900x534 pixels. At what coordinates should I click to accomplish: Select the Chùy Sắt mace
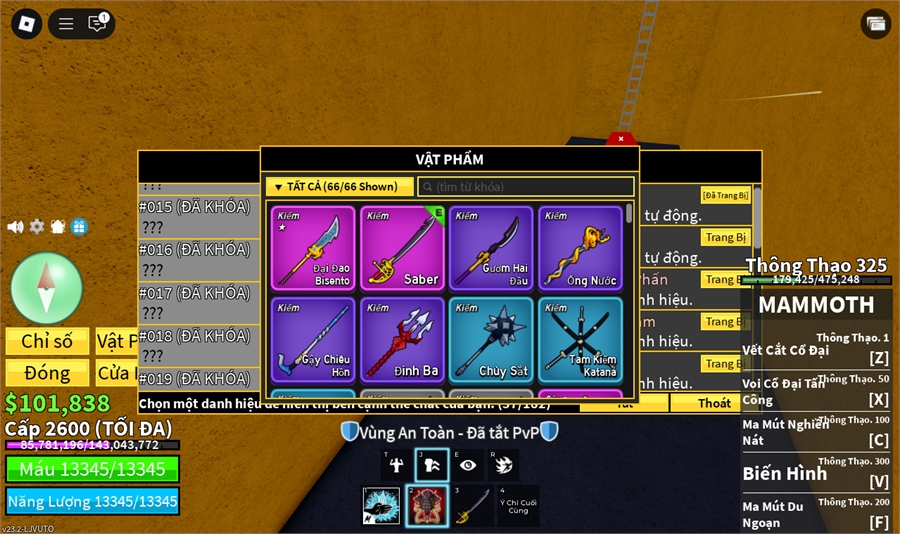tap(490, 339)
